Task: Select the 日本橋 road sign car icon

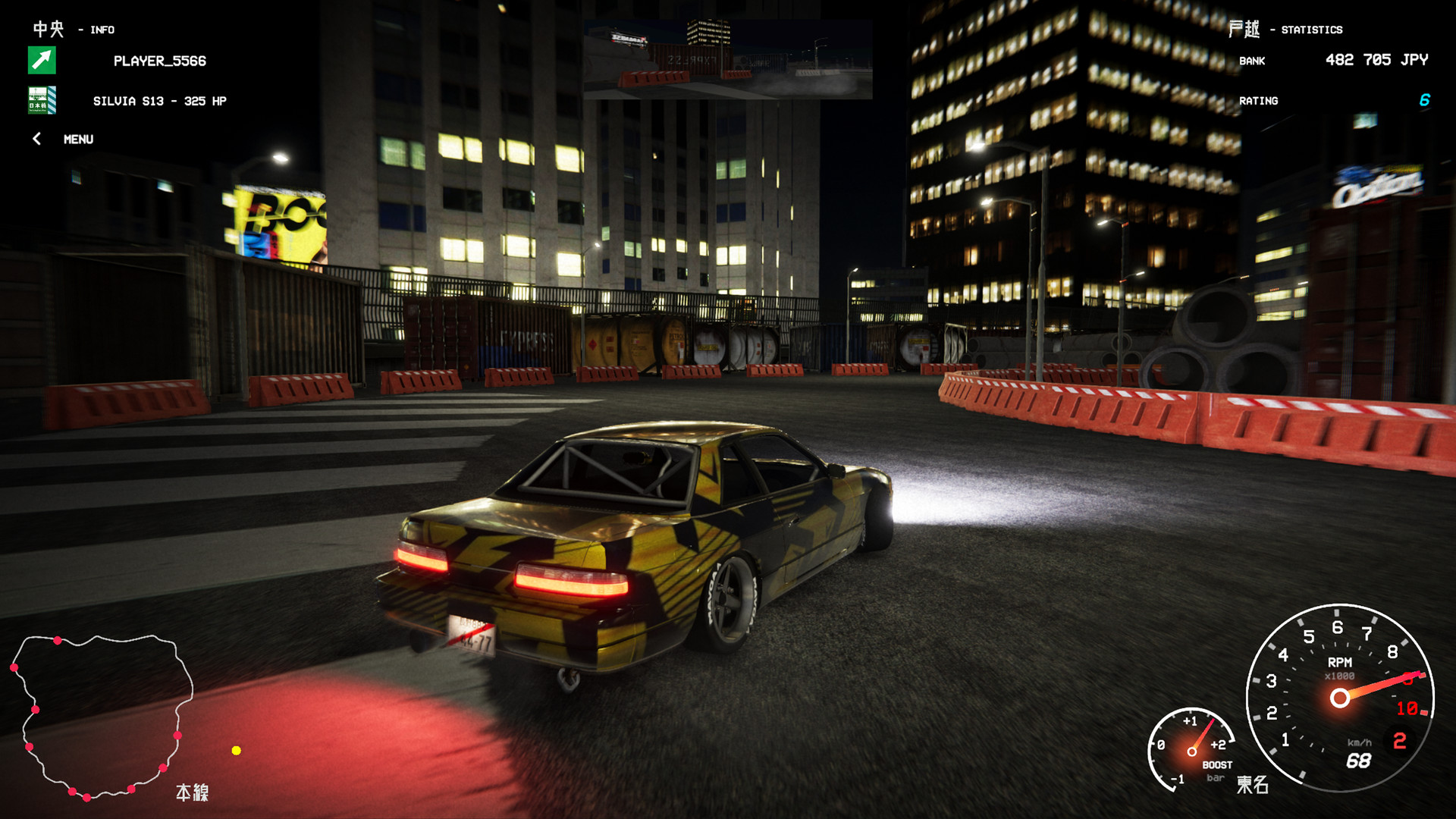Action: [x=43, y=100]
